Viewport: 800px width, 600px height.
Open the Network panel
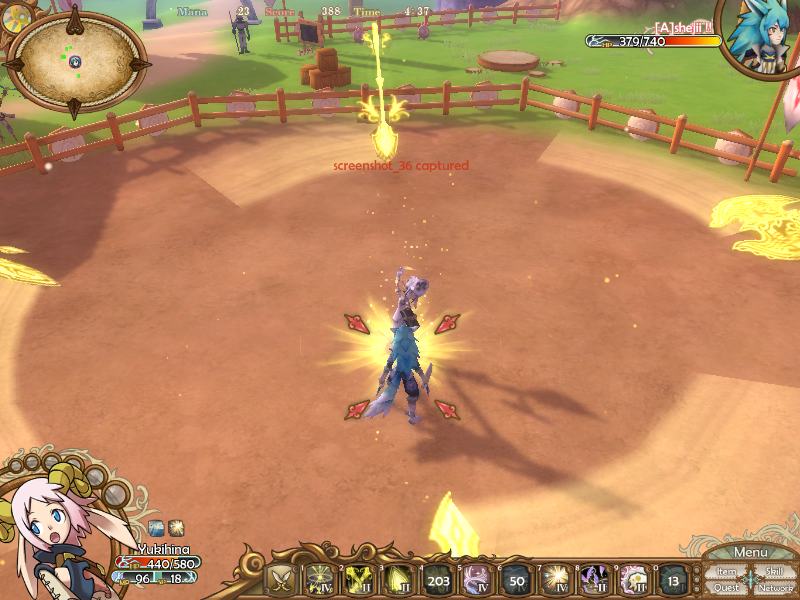[x=775, y=587]
